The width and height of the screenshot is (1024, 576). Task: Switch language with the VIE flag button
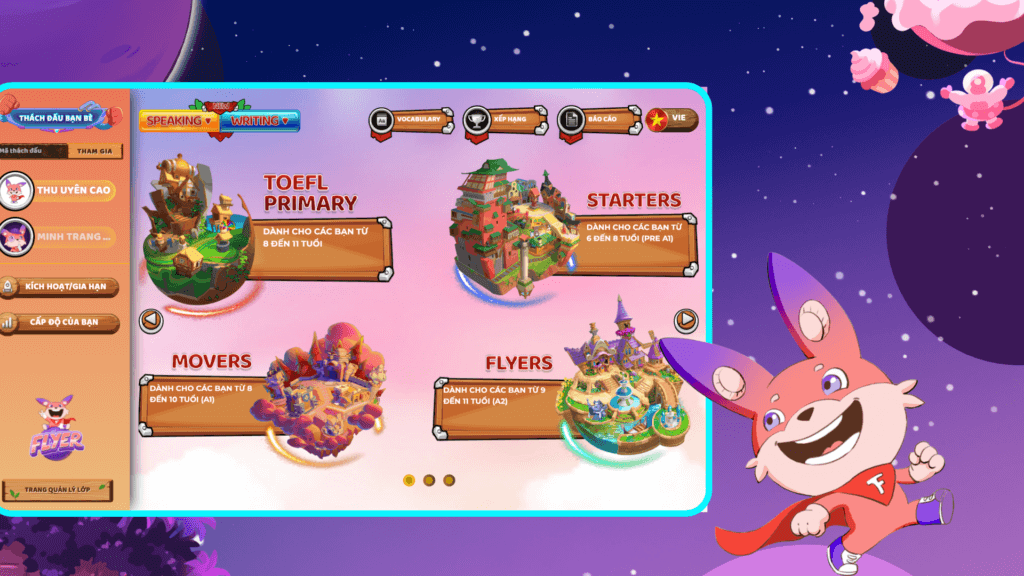tap(672, 119)
